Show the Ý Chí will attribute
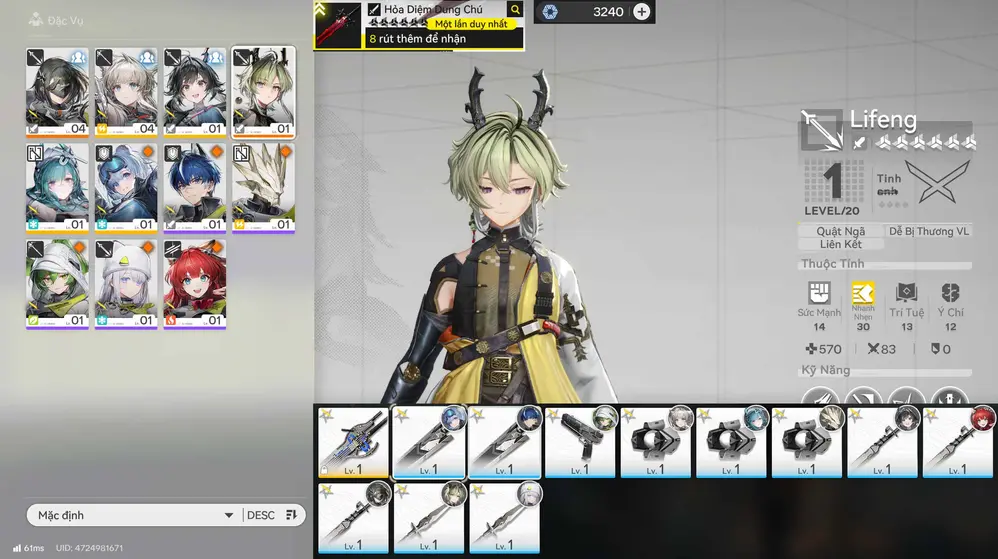Screen dimensions: 998x559 click(x=951, y=293)
